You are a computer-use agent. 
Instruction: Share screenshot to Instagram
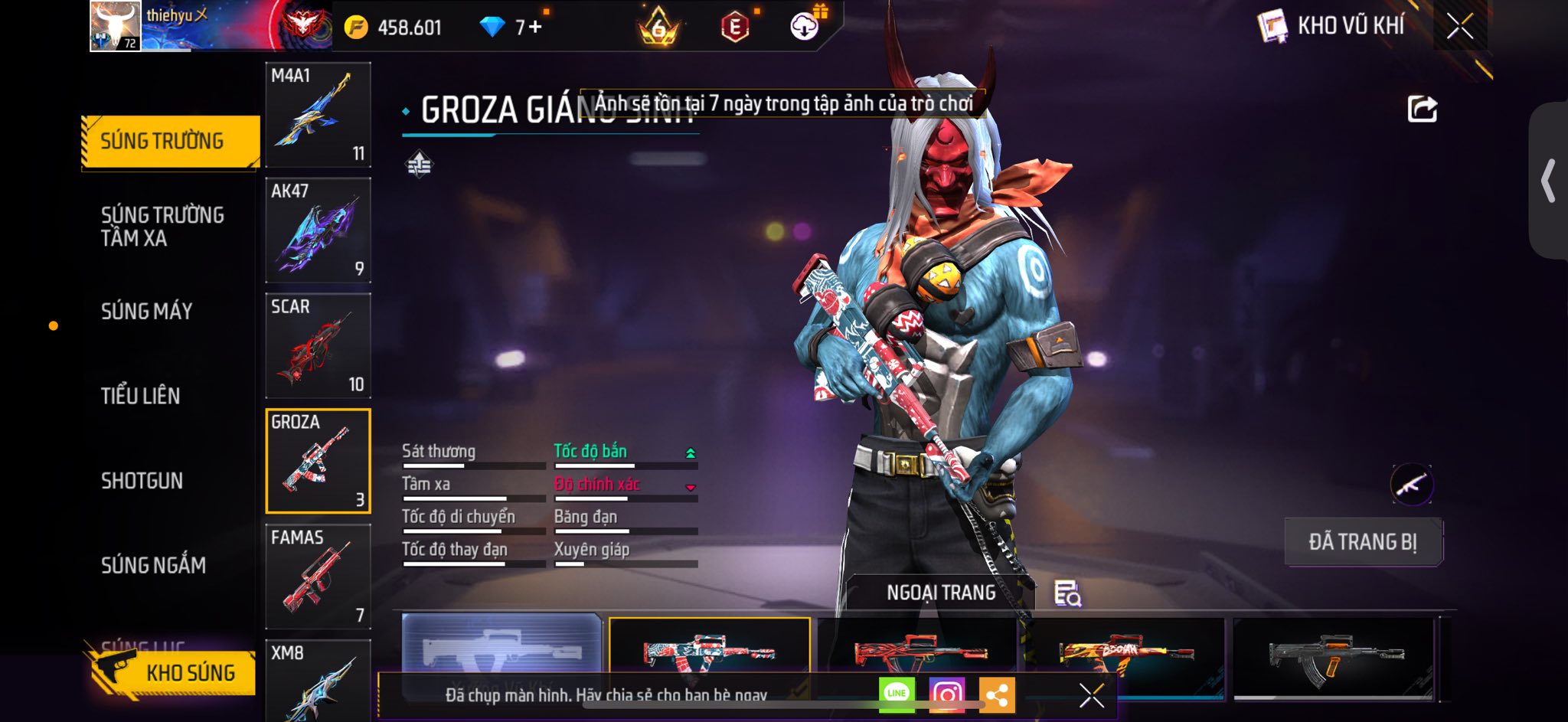pos(947,694)
